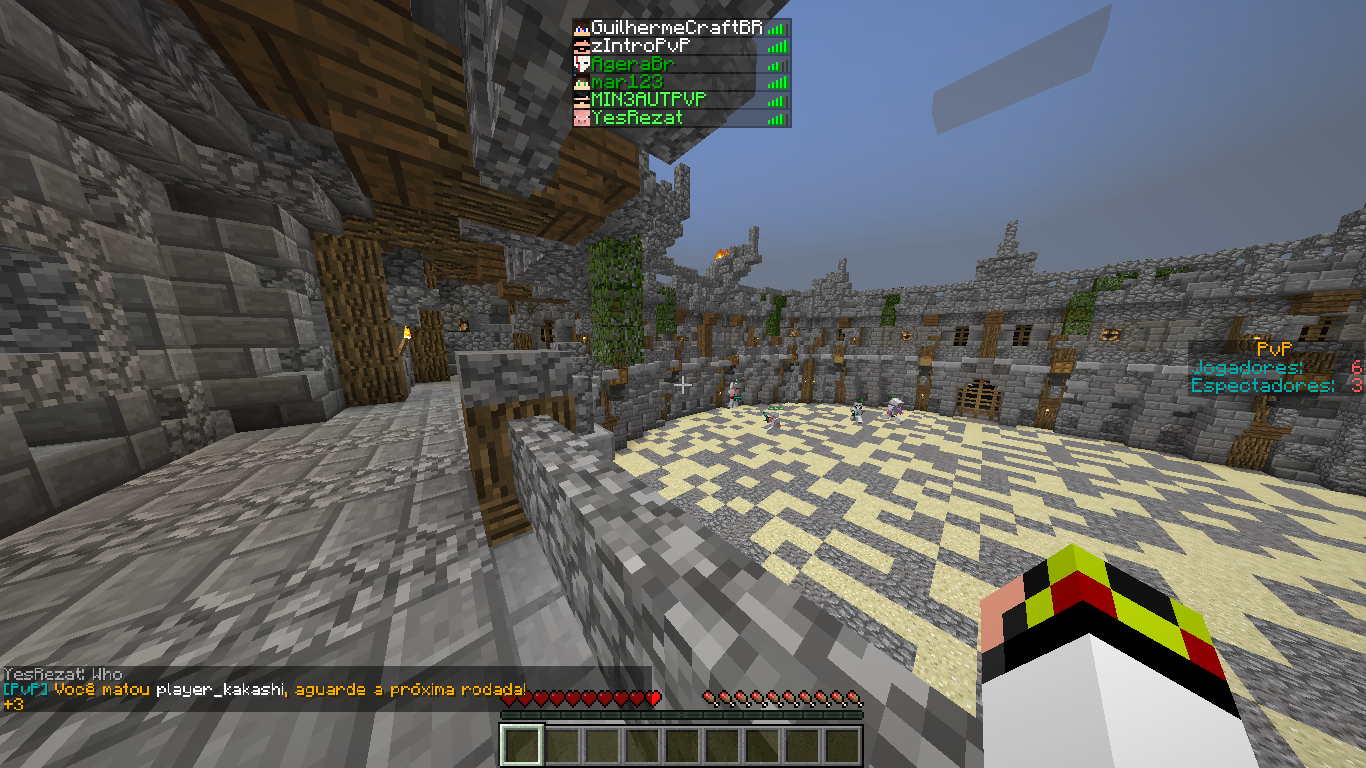Click the YesRezat "Who" chat message

[x=63, y=674]
